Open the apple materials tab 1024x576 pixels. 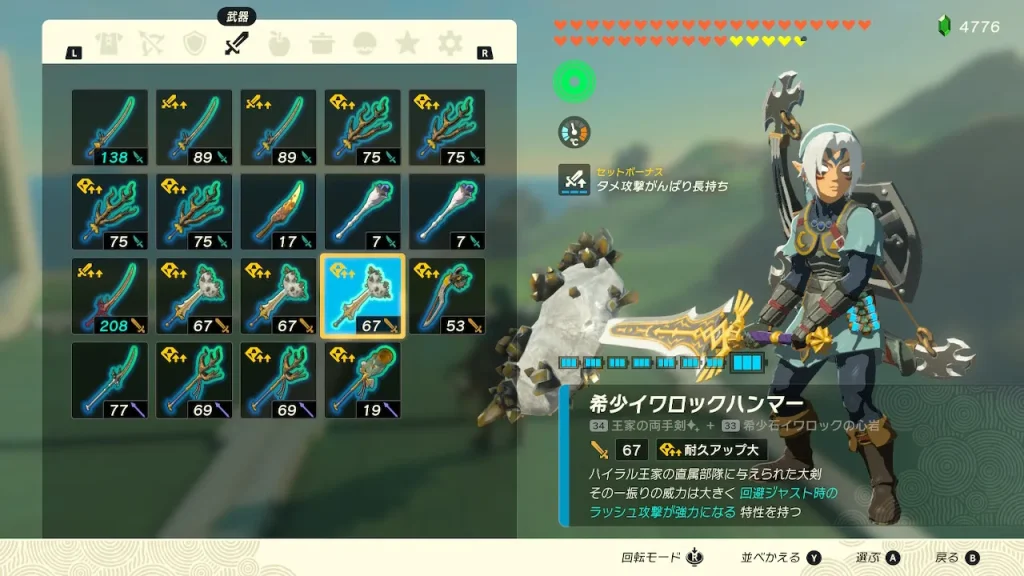(x=281, y=43)
